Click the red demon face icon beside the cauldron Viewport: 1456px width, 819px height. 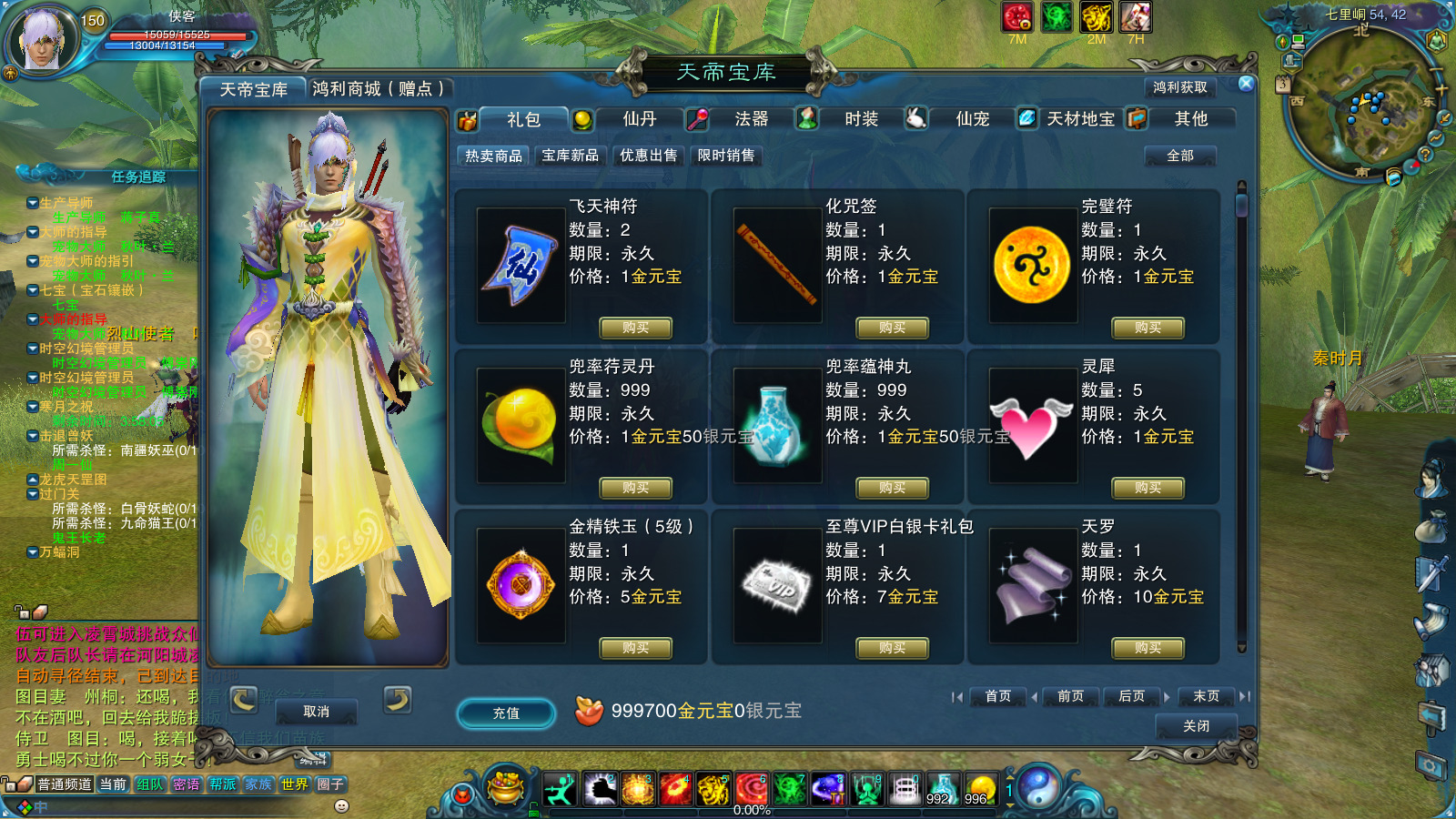pos(463,794)
